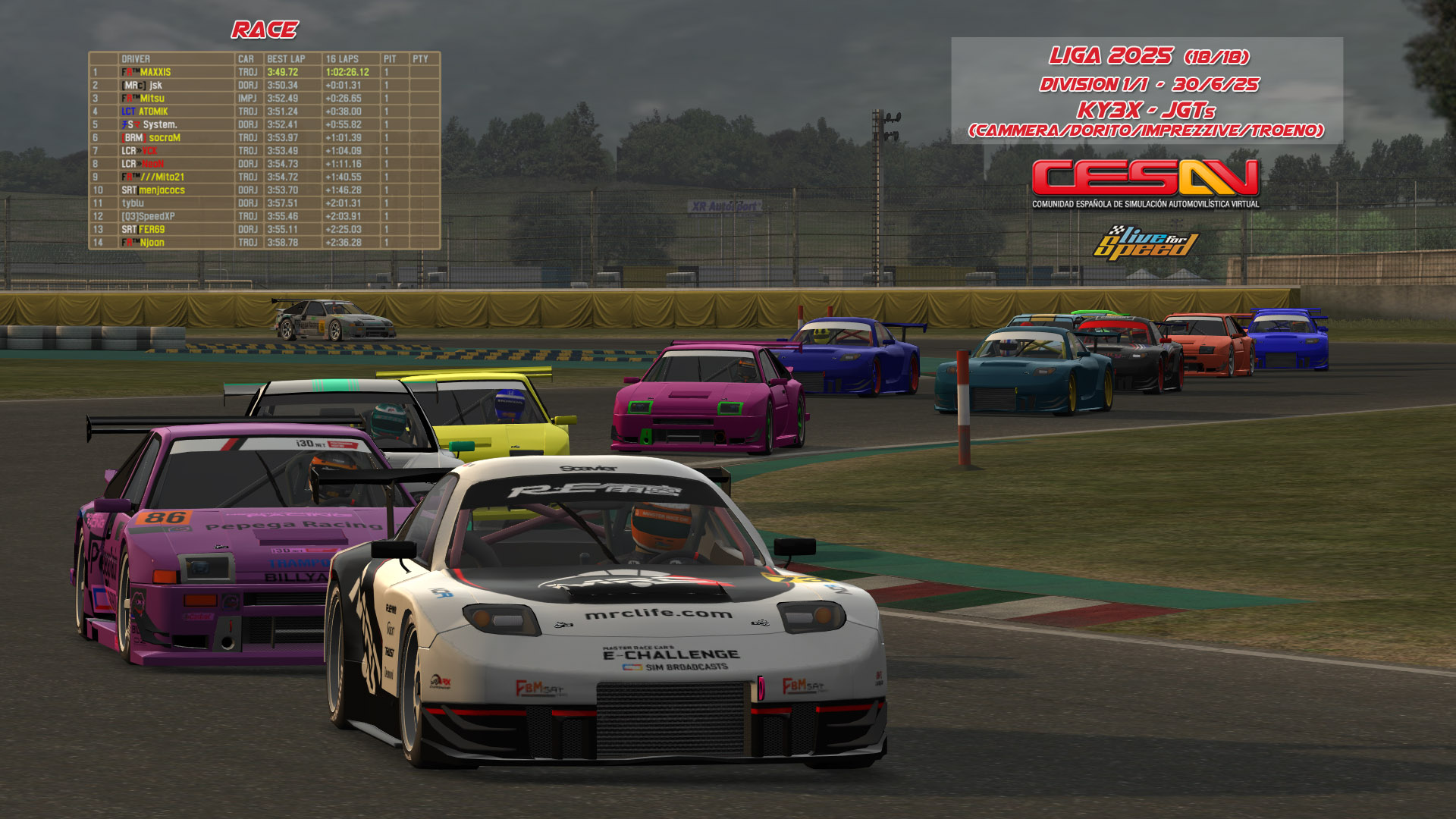The image size is (1456, 819).
Task: Pick LCR NeoN in the results table
Action: click(x=143, y=164)
